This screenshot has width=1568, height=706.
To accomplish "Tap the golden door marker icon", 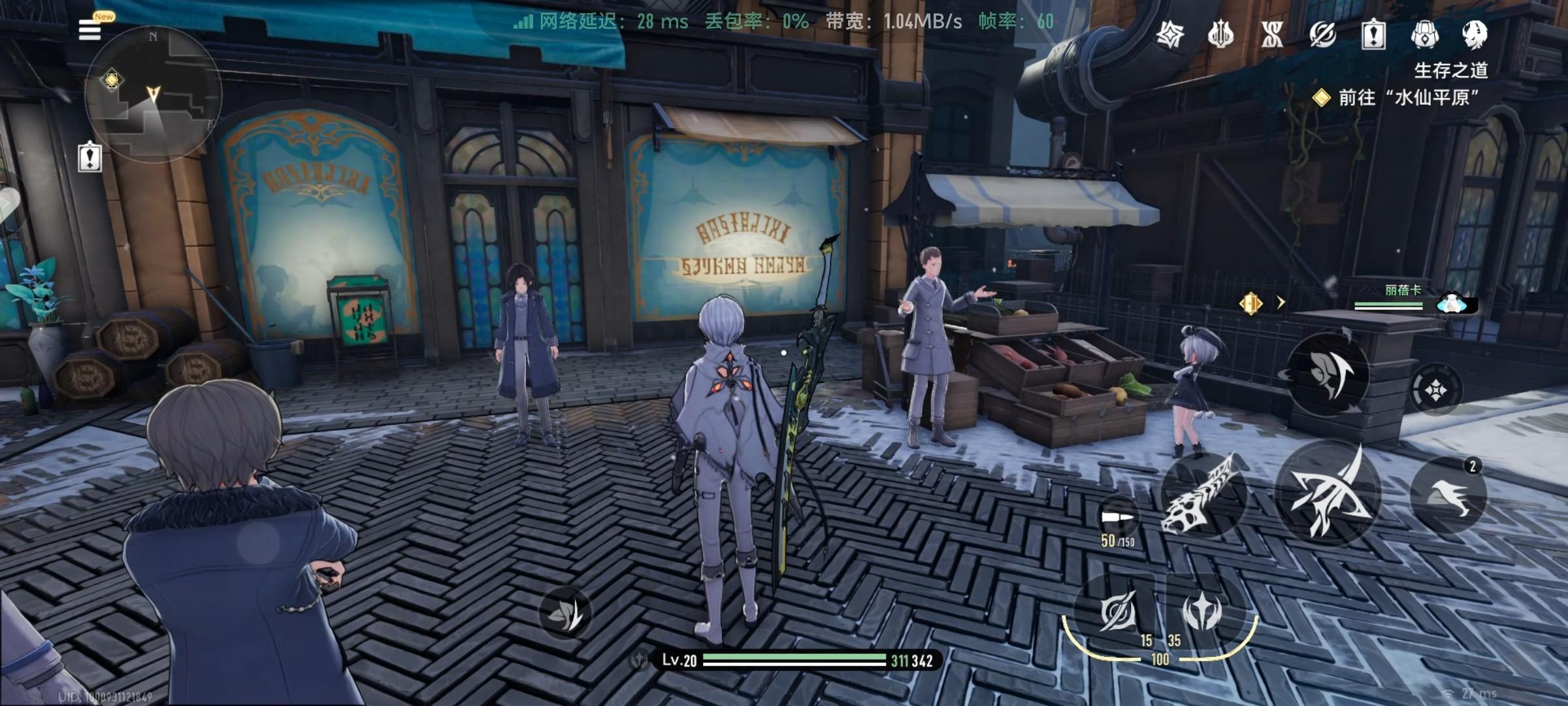I will tap(1250, 303).
